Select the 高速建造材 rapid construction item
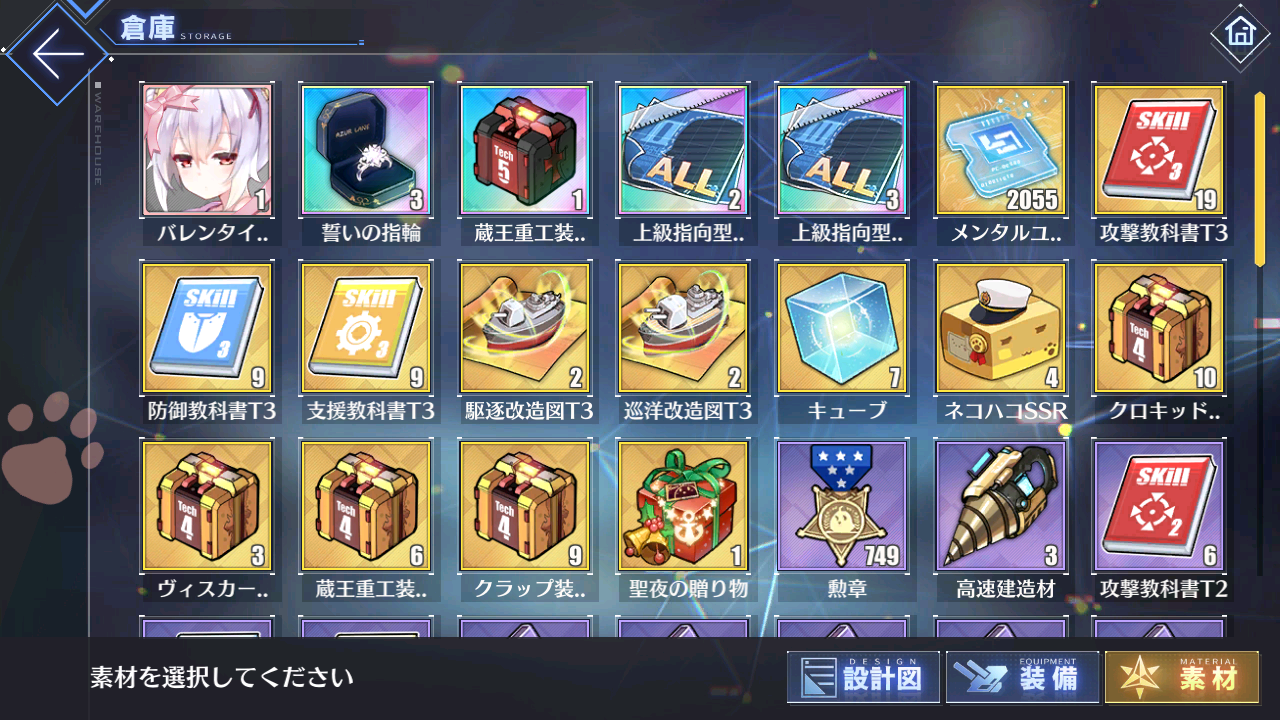The width and height of the screenshot is (1280, 720). pos(1000,506)
